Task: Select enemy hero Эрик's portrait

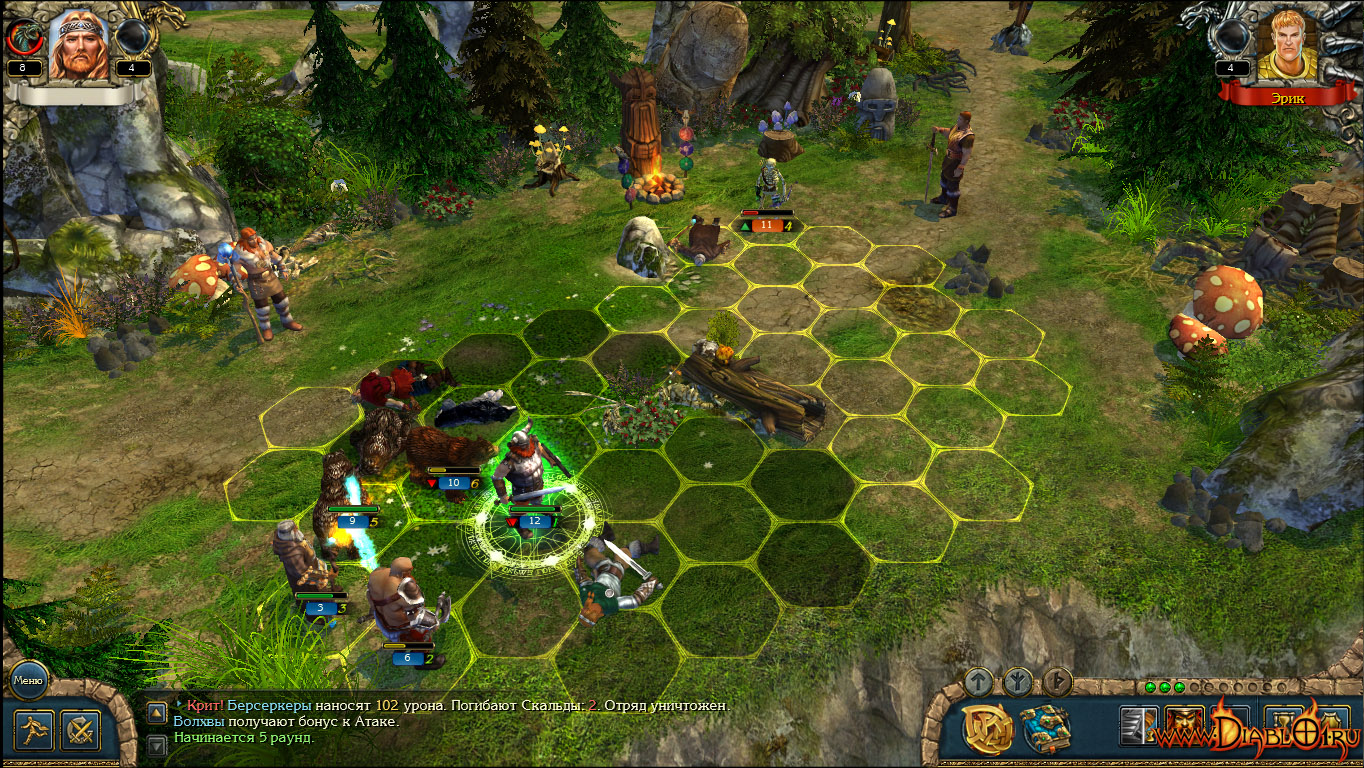Action: point(1285,45)
